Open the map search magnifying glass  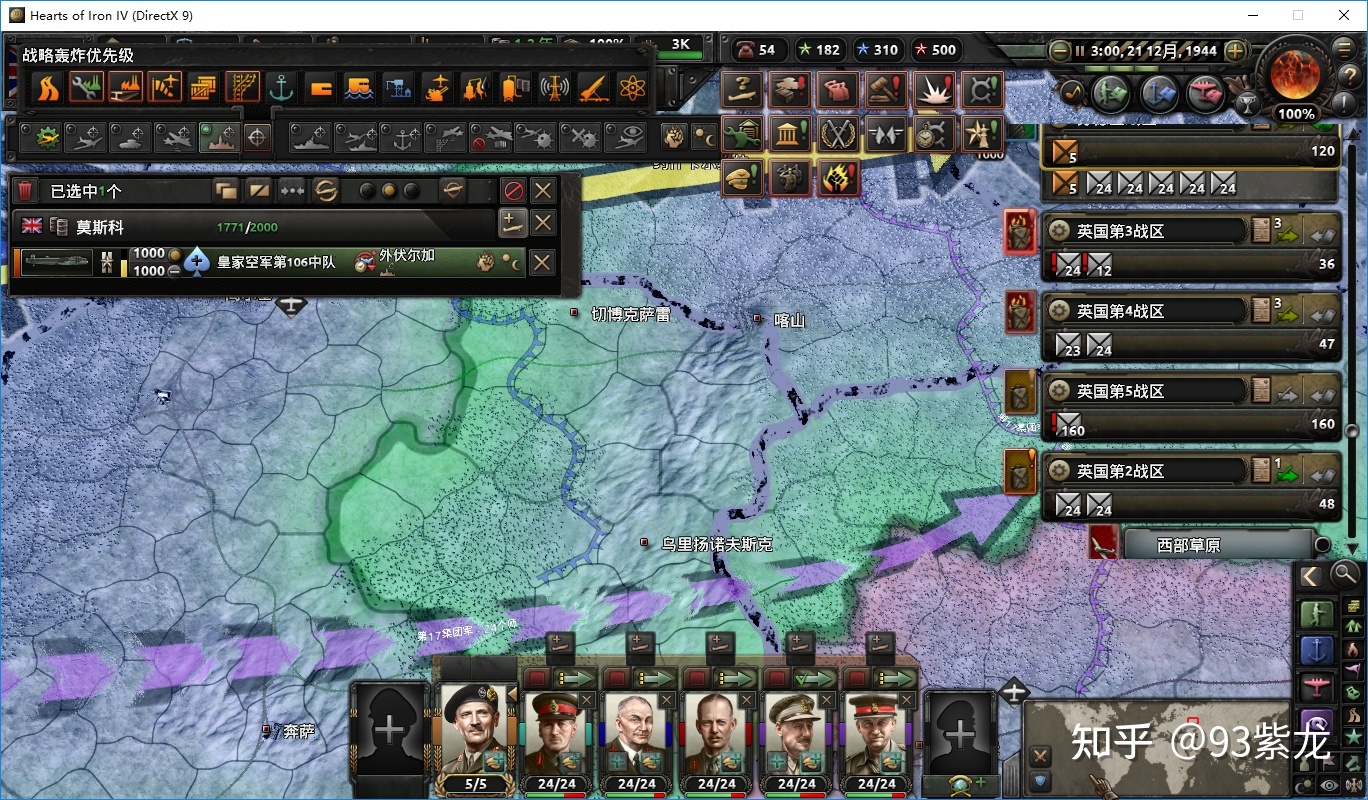click(1346, 574)
